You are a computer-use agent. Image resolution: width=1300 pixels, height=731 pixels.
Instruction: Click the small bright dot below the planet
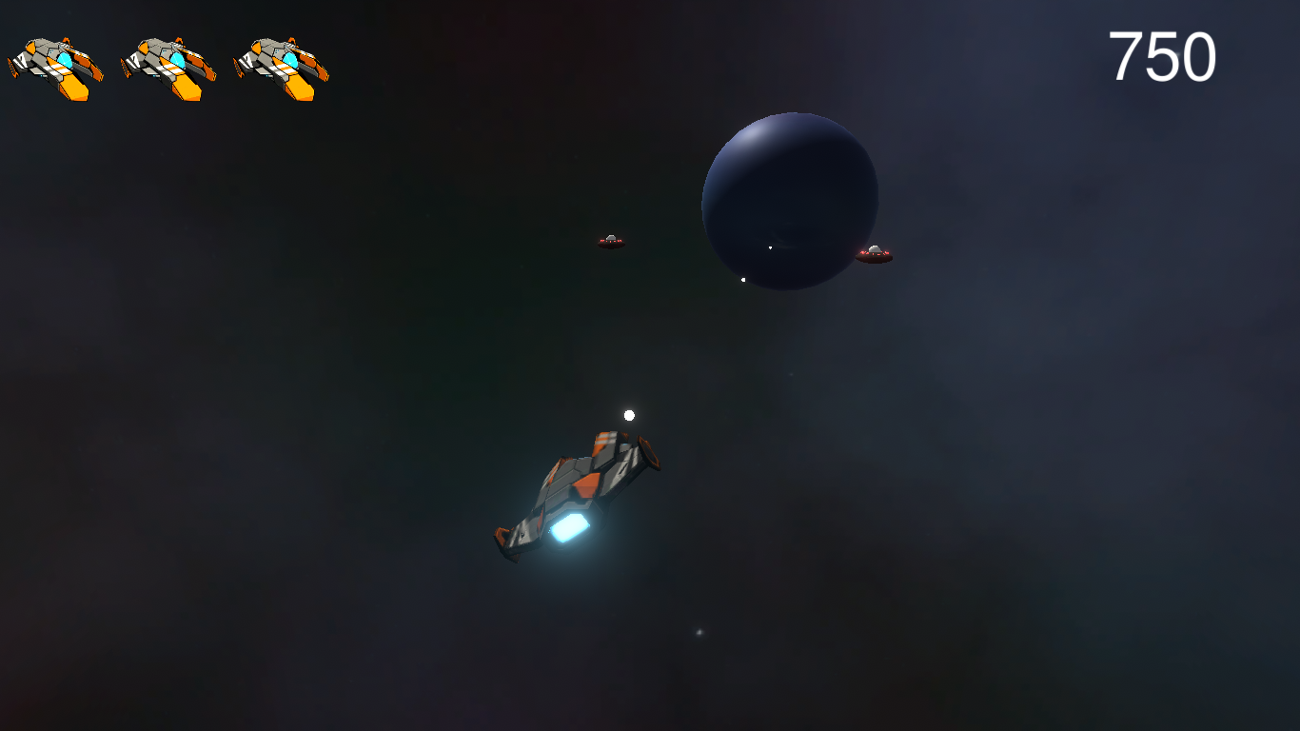(x=744, y=279)
